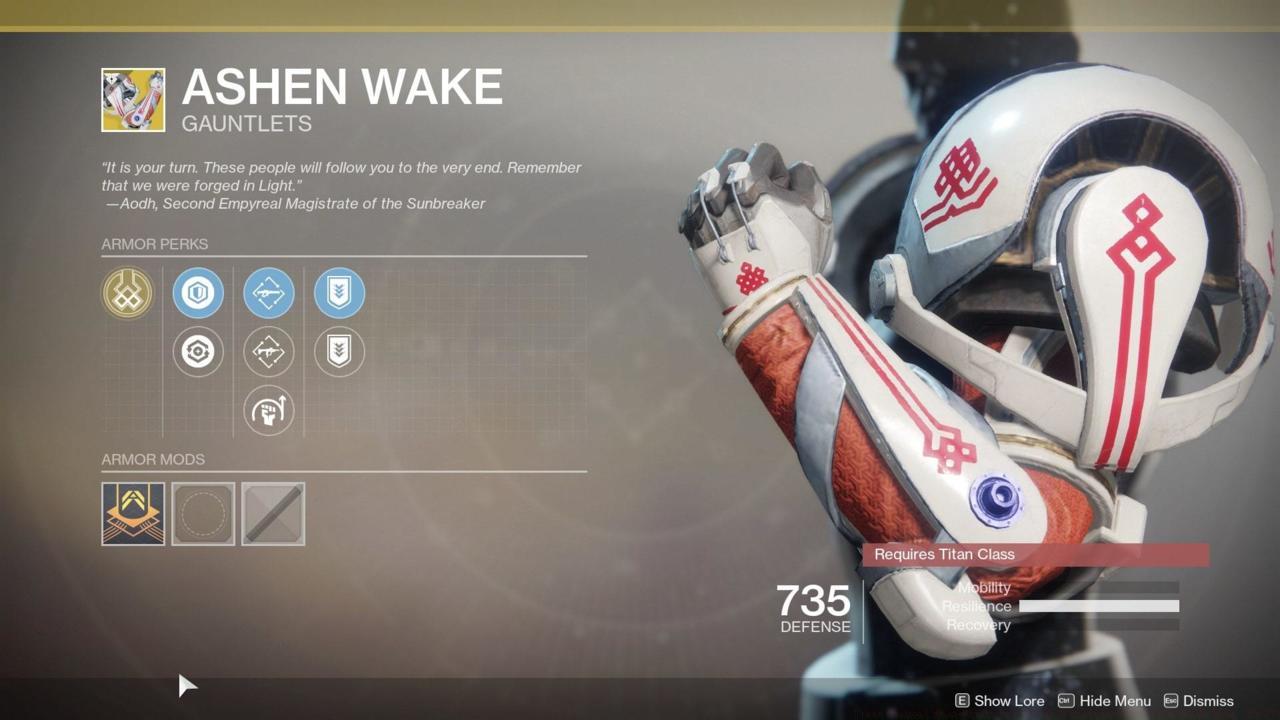This screenshot has height=720, width=1280.
Task: Select the gold exotic intrinsic perk icon
Action: tap(127, 293)
